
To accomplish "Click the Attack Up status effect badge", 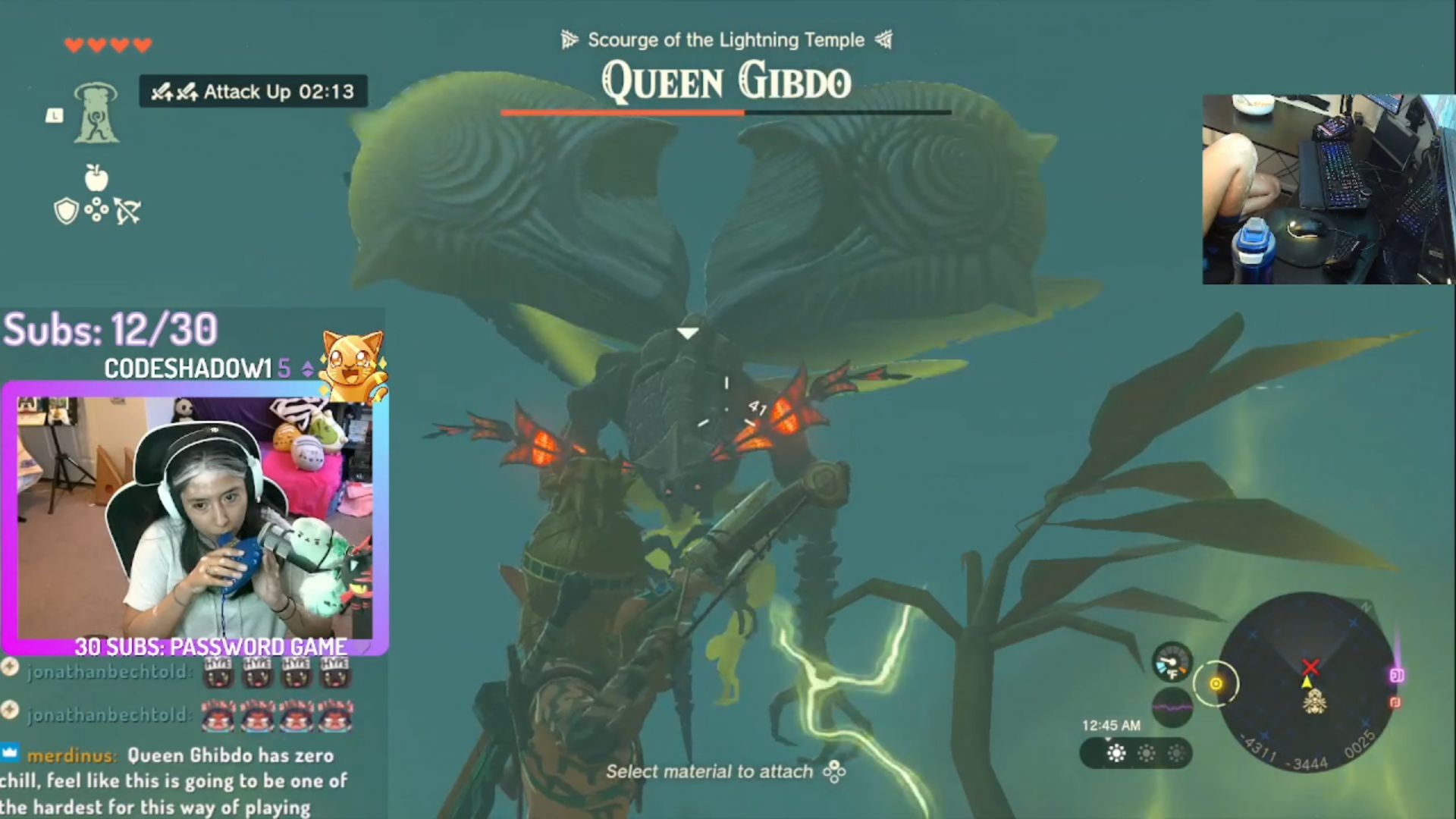I will (253, 92).
